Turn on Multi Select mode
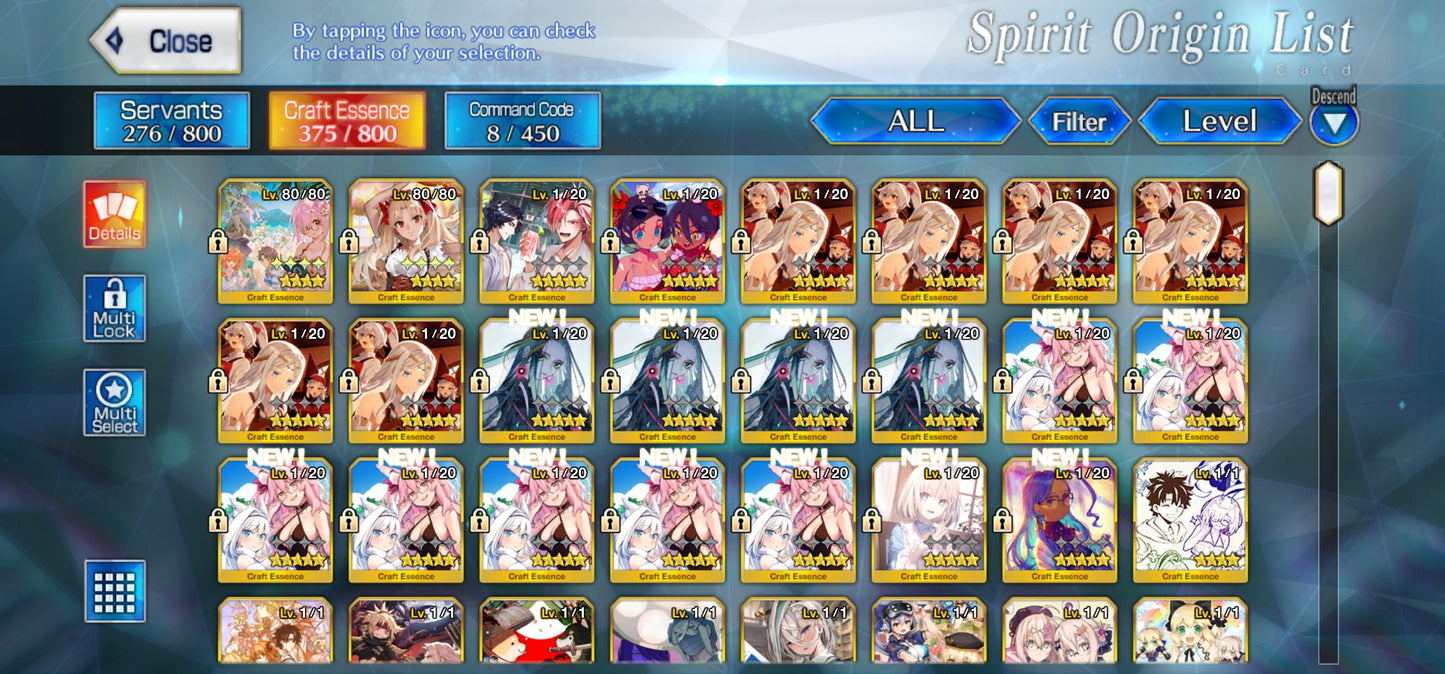 [x=114, y=403]
